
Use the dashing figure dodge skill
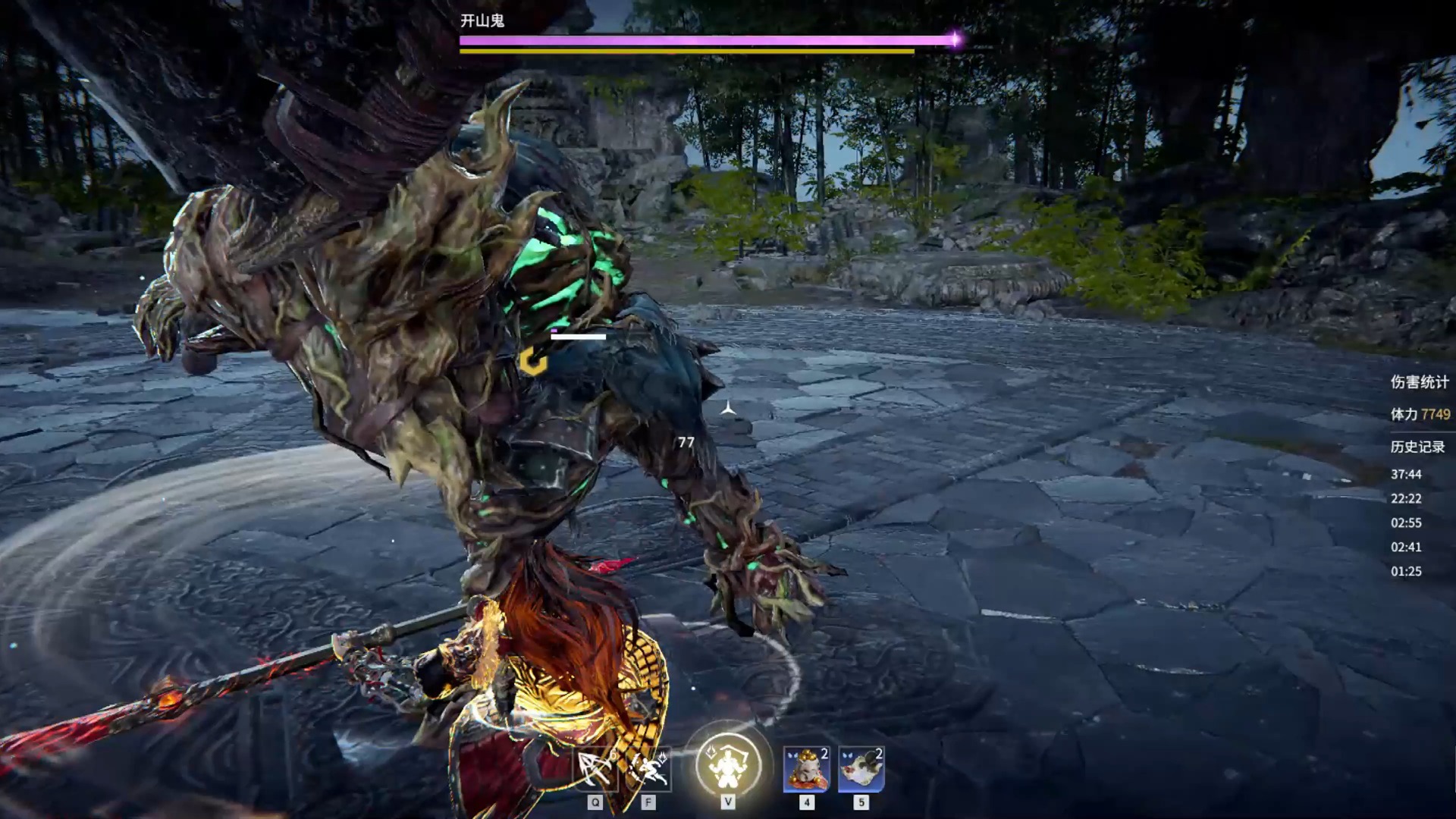(x=648, y=770)
